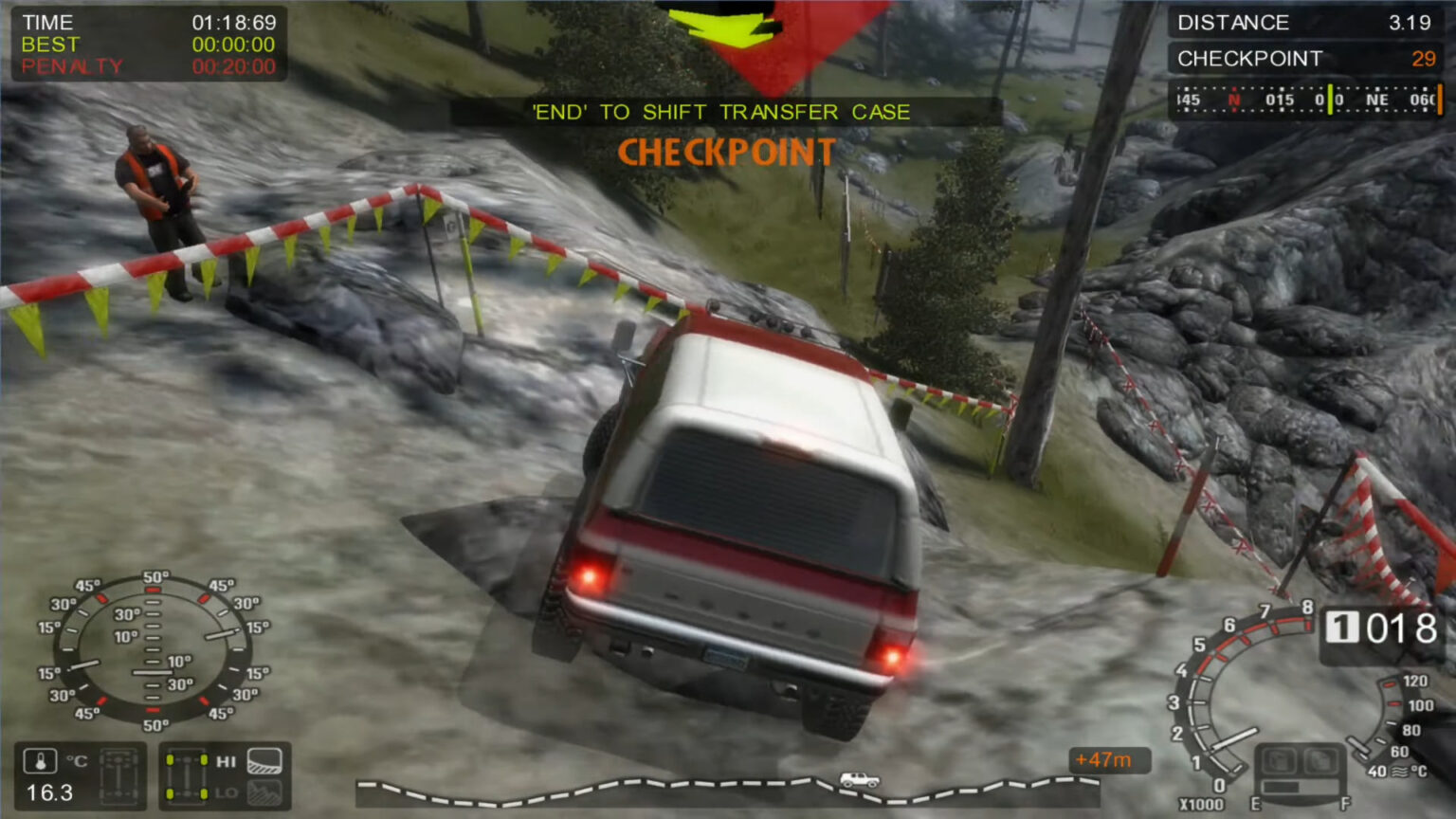Click the gear indicator showing 1
Viewport: 1456px width, 819px height.
coord(1342,627)
